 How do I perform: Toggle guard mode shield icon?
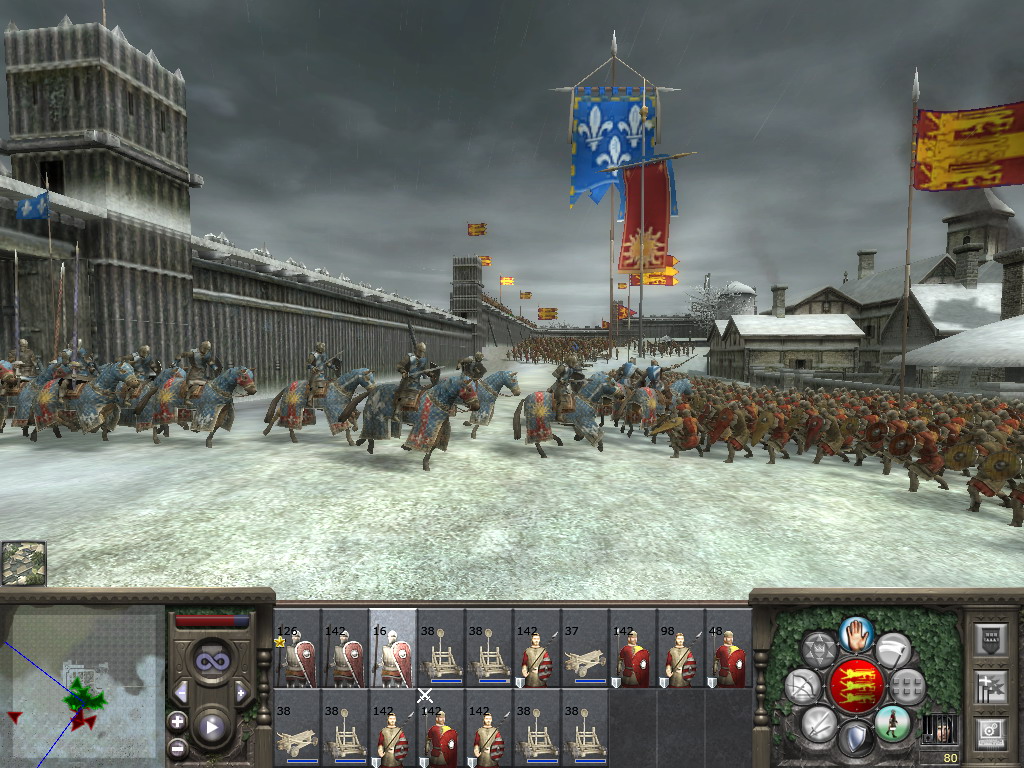855,740
